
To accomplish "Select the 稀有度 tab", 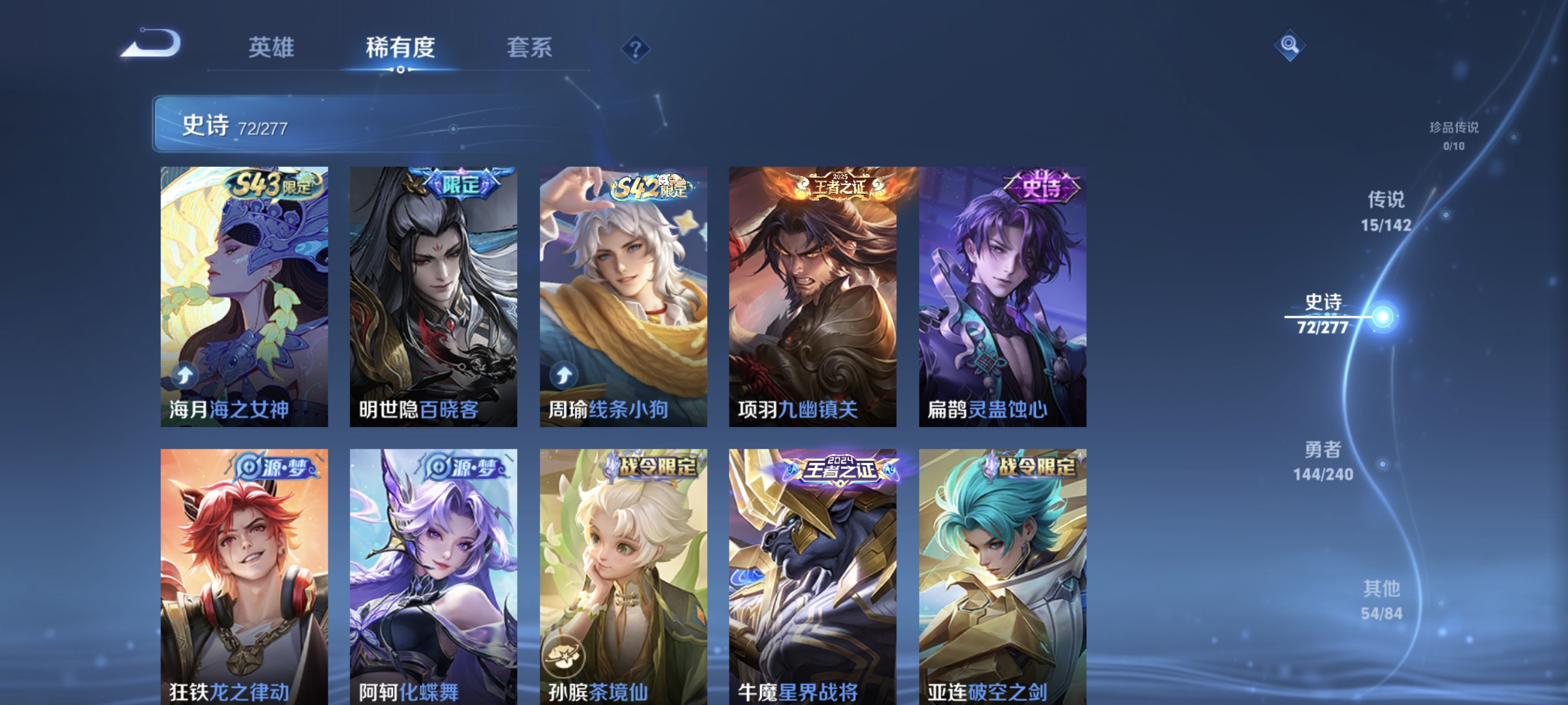I will tap(401, 49).
